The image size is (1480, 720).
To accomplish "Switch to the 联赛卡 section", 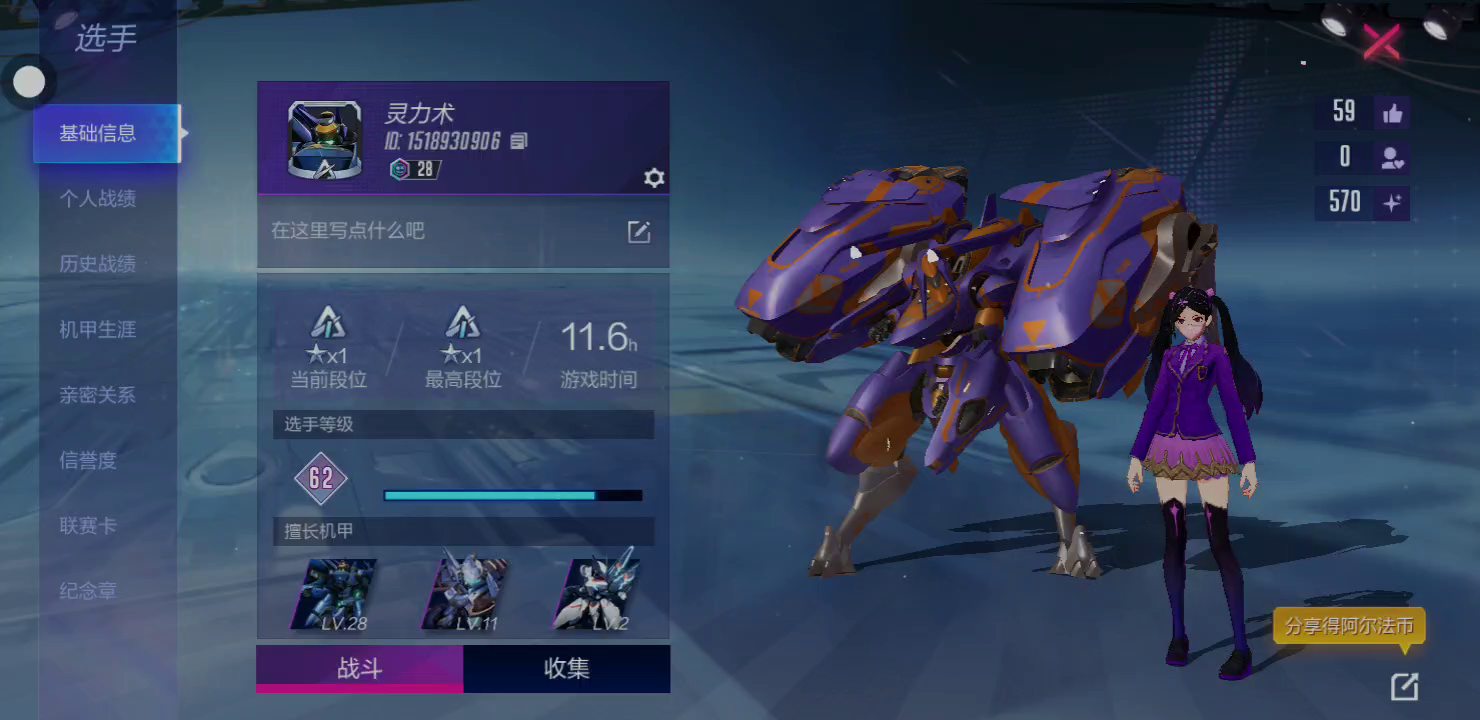I will click(x=88, y=526).
